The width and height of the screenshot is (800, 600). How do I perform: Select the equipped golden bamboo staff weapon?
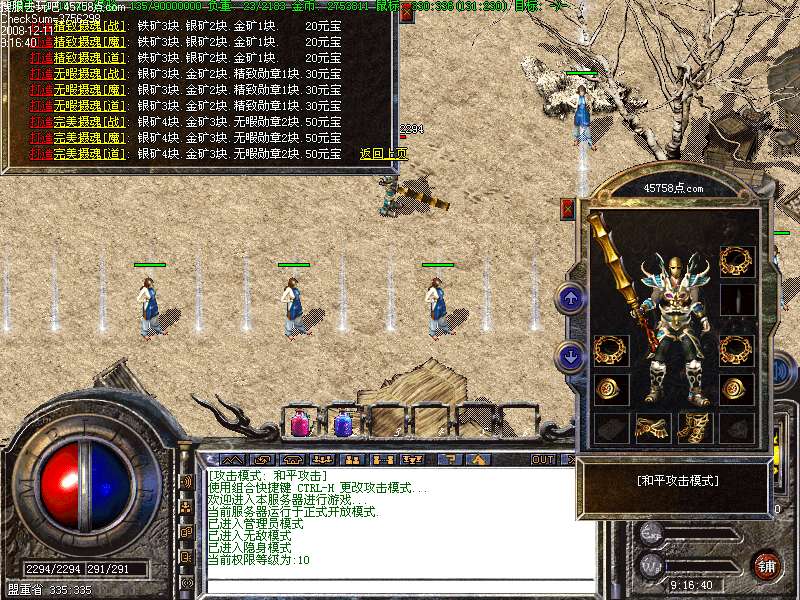pos(611,260)
